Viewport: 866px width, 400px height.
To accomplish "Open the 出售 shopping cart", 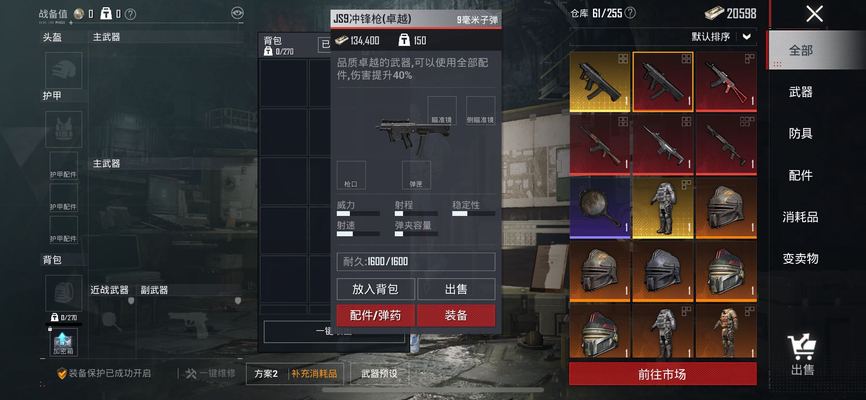I will coord(801,355).
